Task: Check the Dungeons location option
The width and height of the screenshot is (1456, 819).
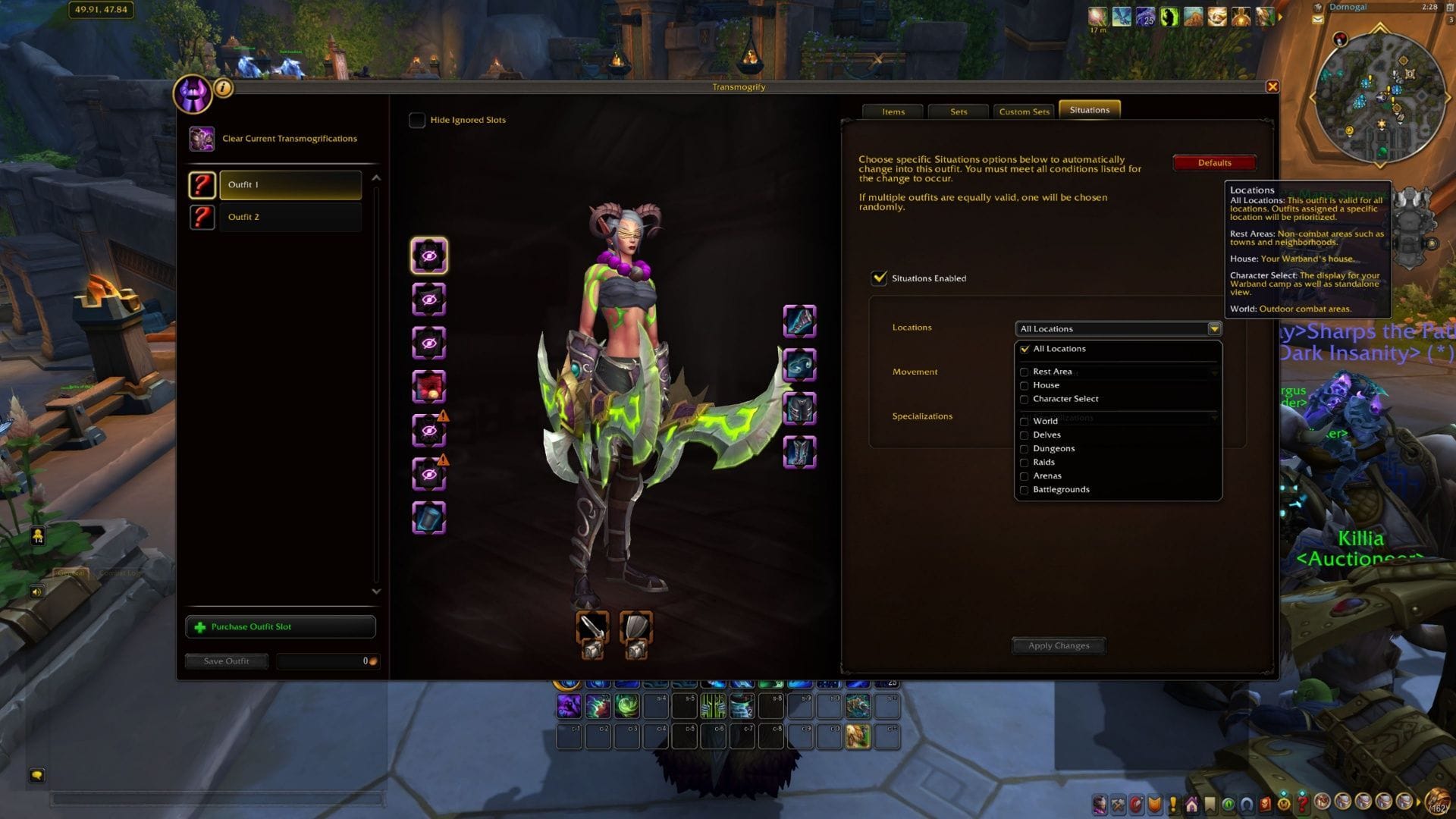Action: tap(1025, 448)
